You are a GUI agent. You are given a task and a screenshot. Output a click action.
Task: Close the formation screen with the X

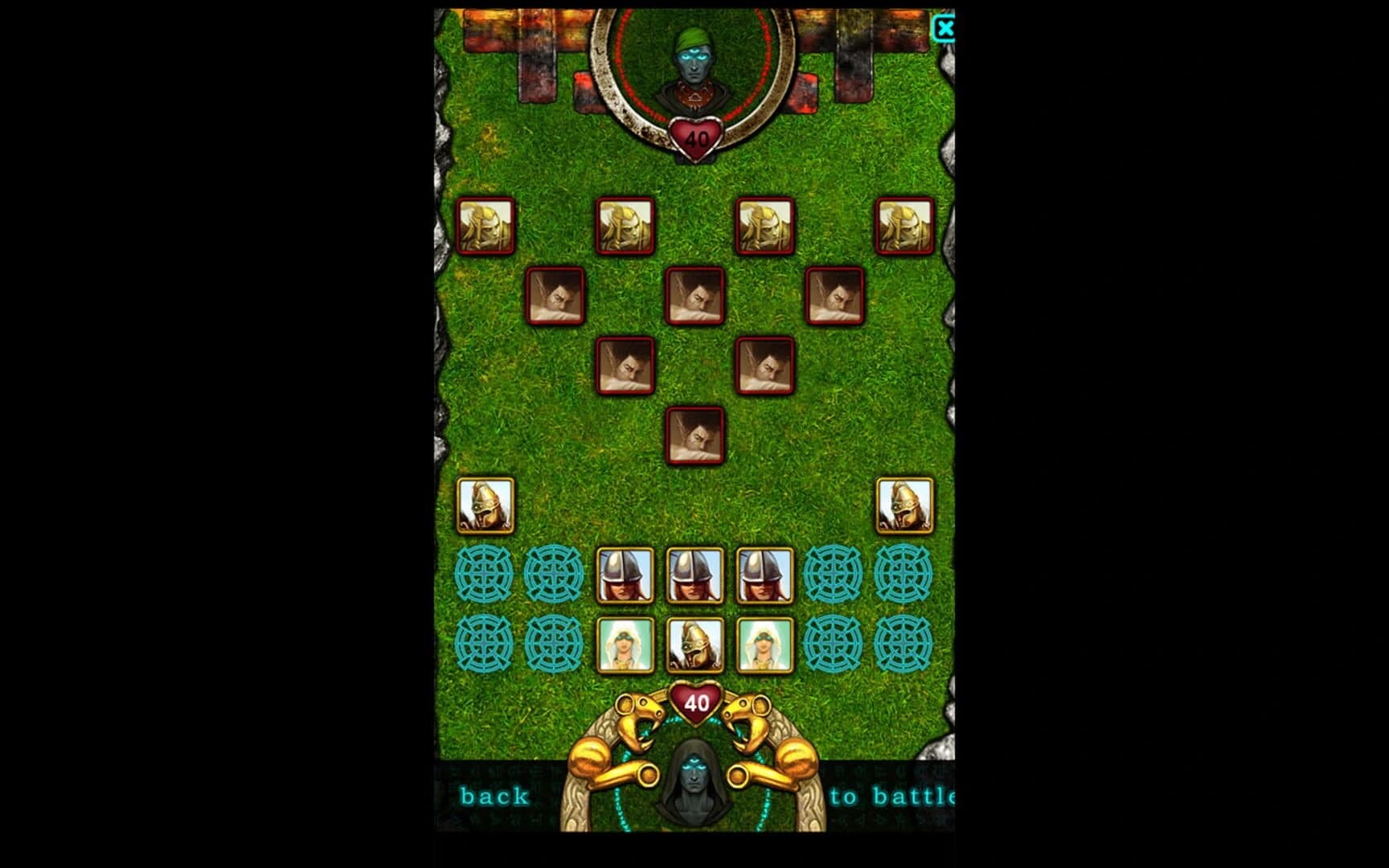tap(947, 28)
